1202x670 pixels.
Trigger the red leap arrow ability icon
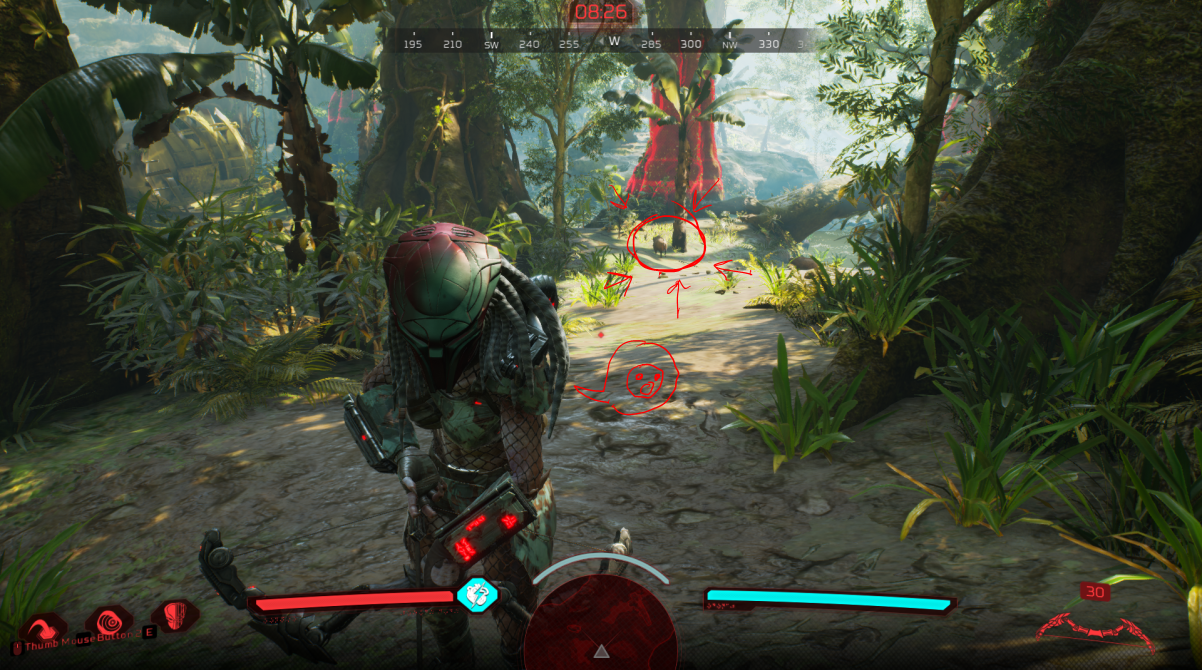(x=43, y=627)
